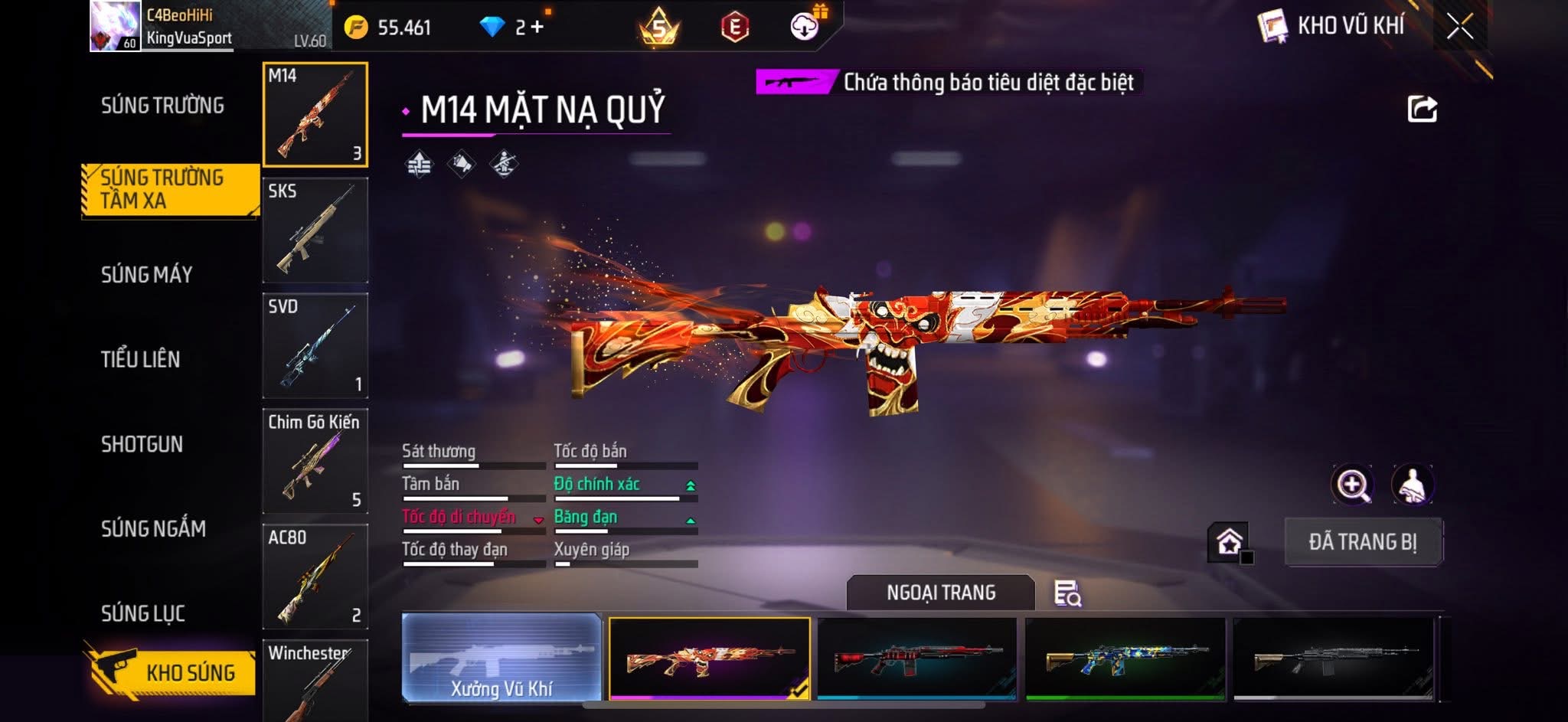The height and width of the screenshot is (722, 1568).
Task: Open the Ngoại Trang tab
Action: (940, 593)
